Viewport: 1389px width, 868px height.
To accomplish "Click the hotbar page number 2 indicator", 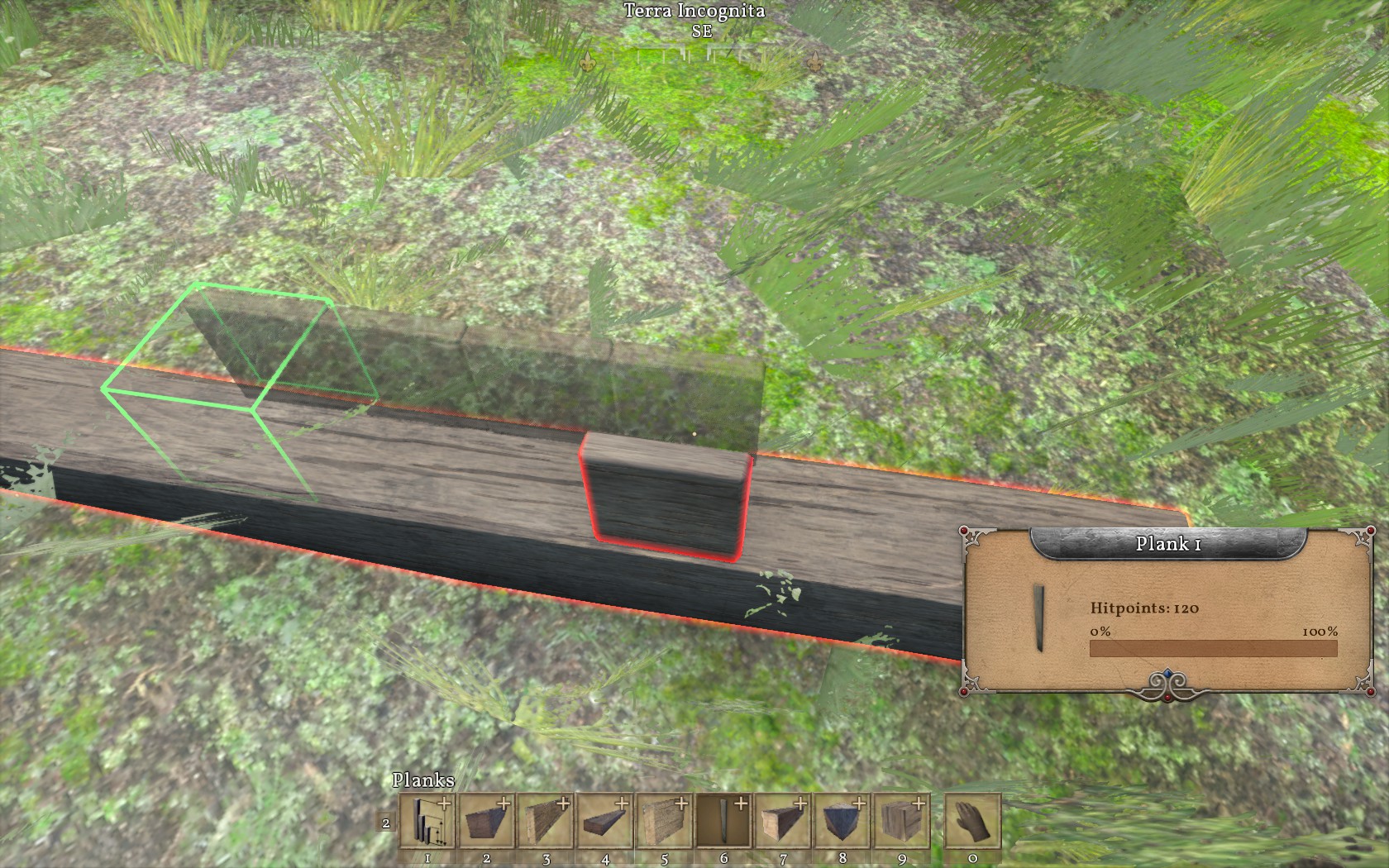I will (386, 823).
